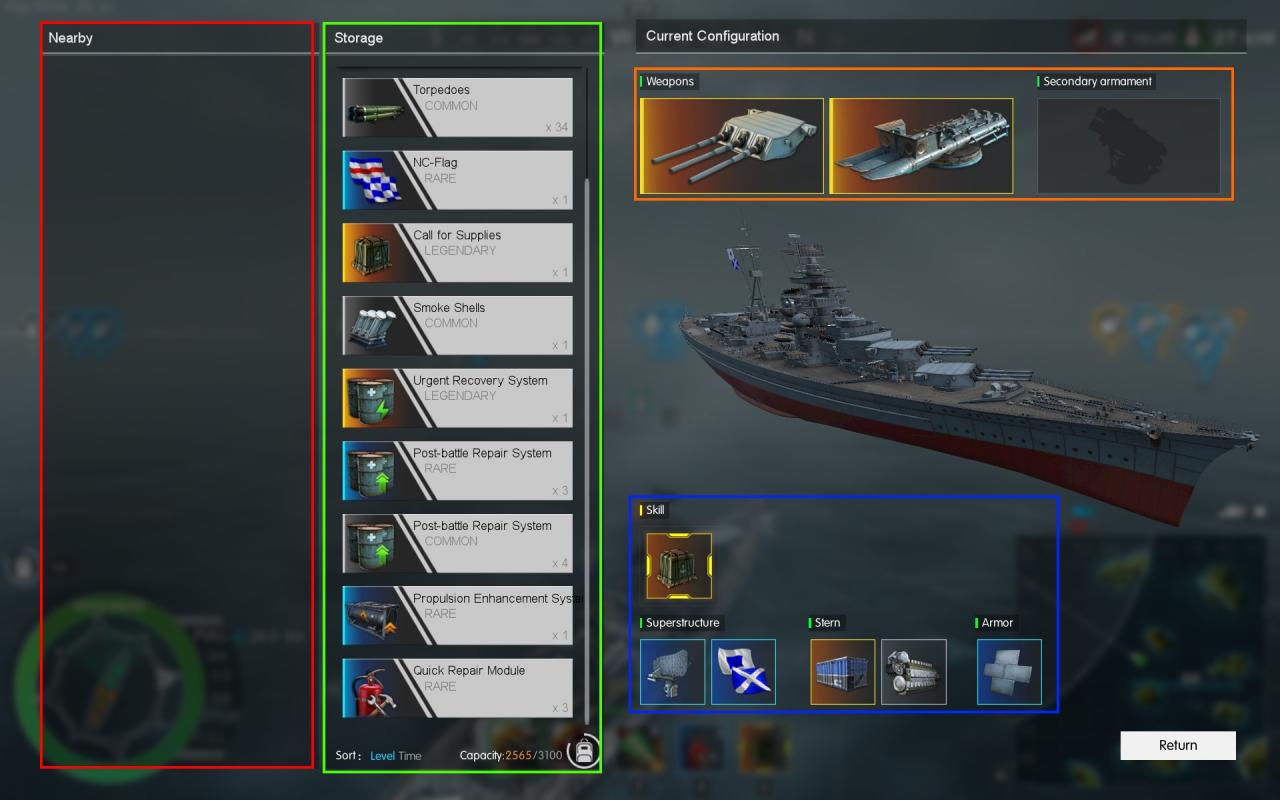Select the equipped supply crate skill slot
Image resolution: width=1280 pixels, height=800 pixels.
pos(679,566)
